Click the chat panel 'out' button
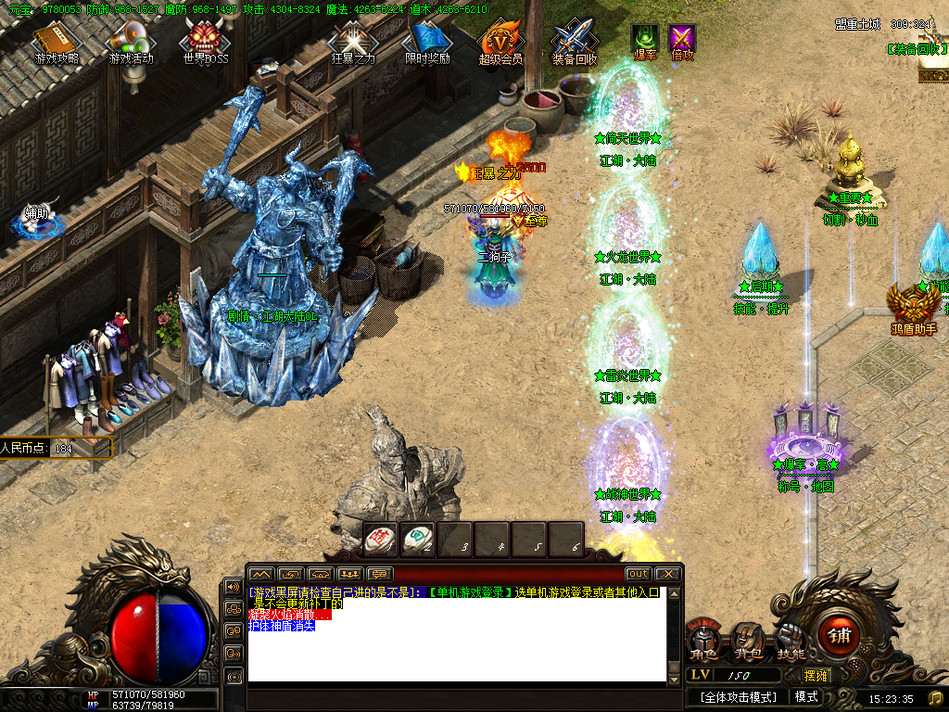The image size is (949, 712). 637,574
